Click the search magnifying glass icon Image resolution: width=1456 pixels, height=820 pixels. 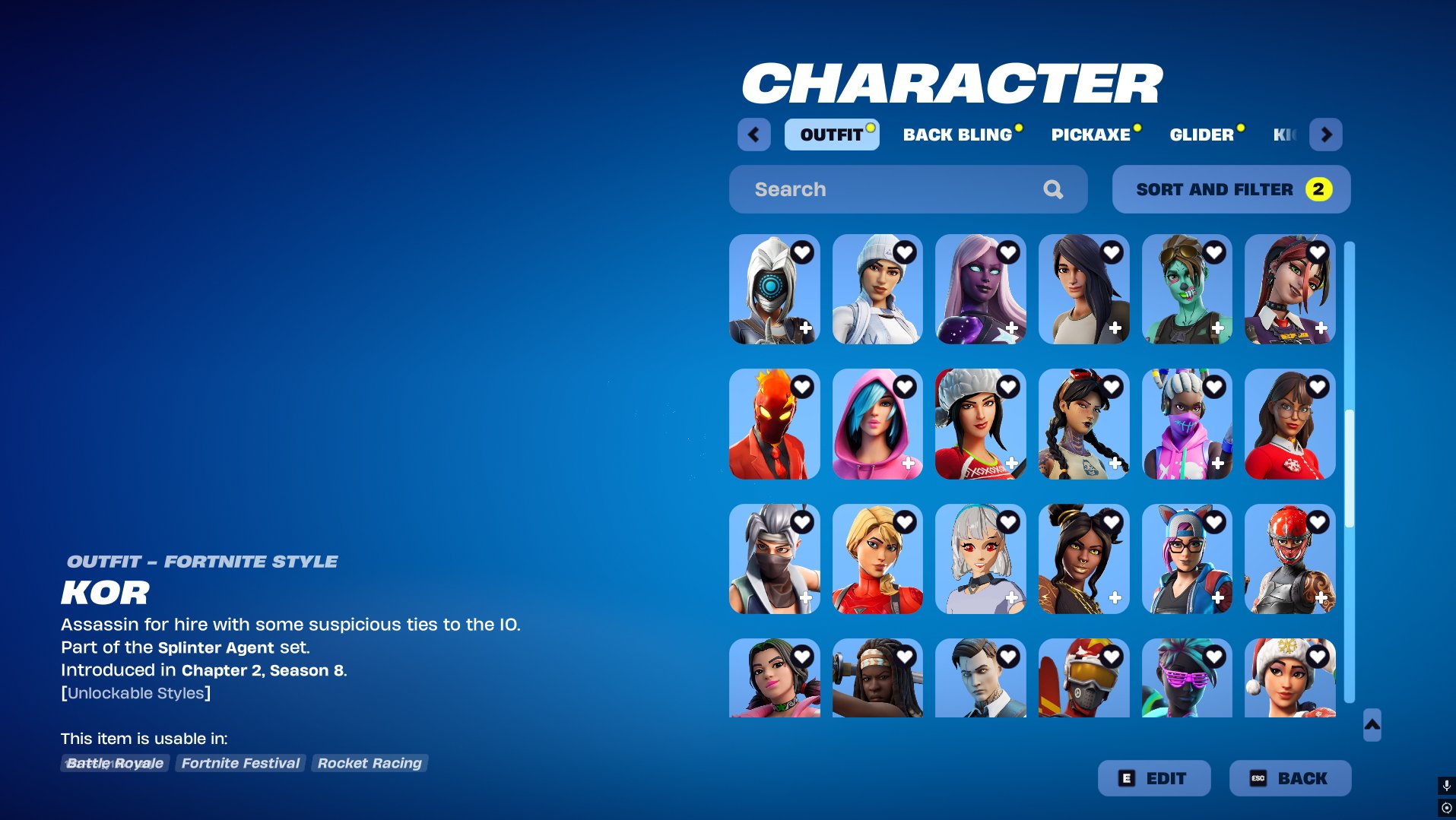(x=1053, y=189)
